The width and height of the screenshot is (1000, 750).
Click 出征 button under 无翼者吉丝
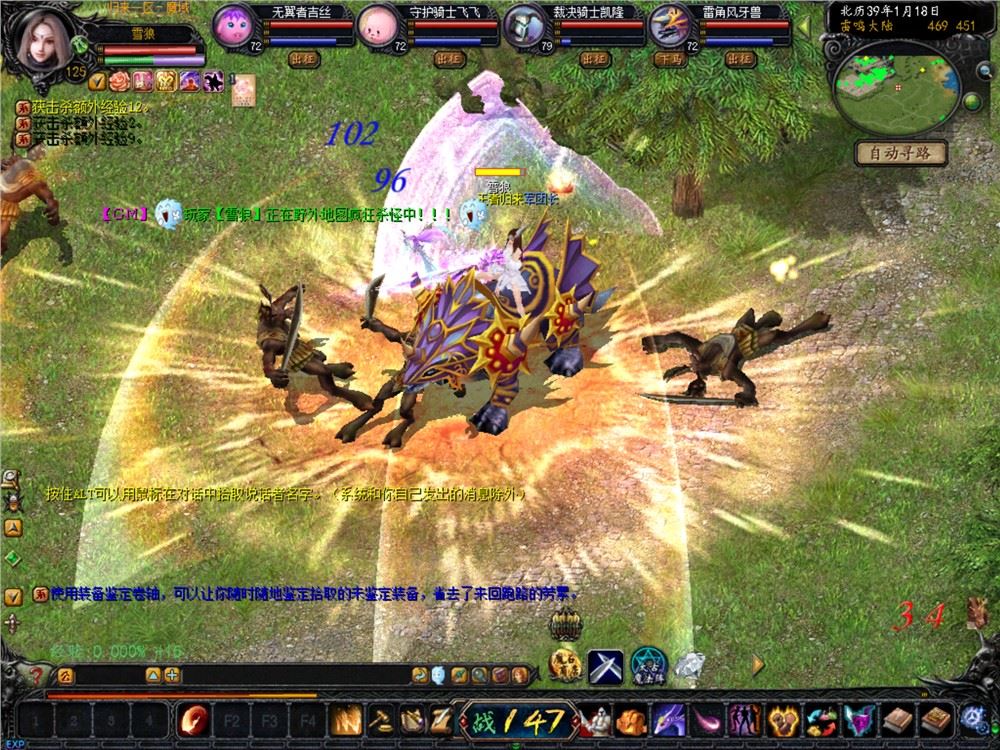[304, 59]
